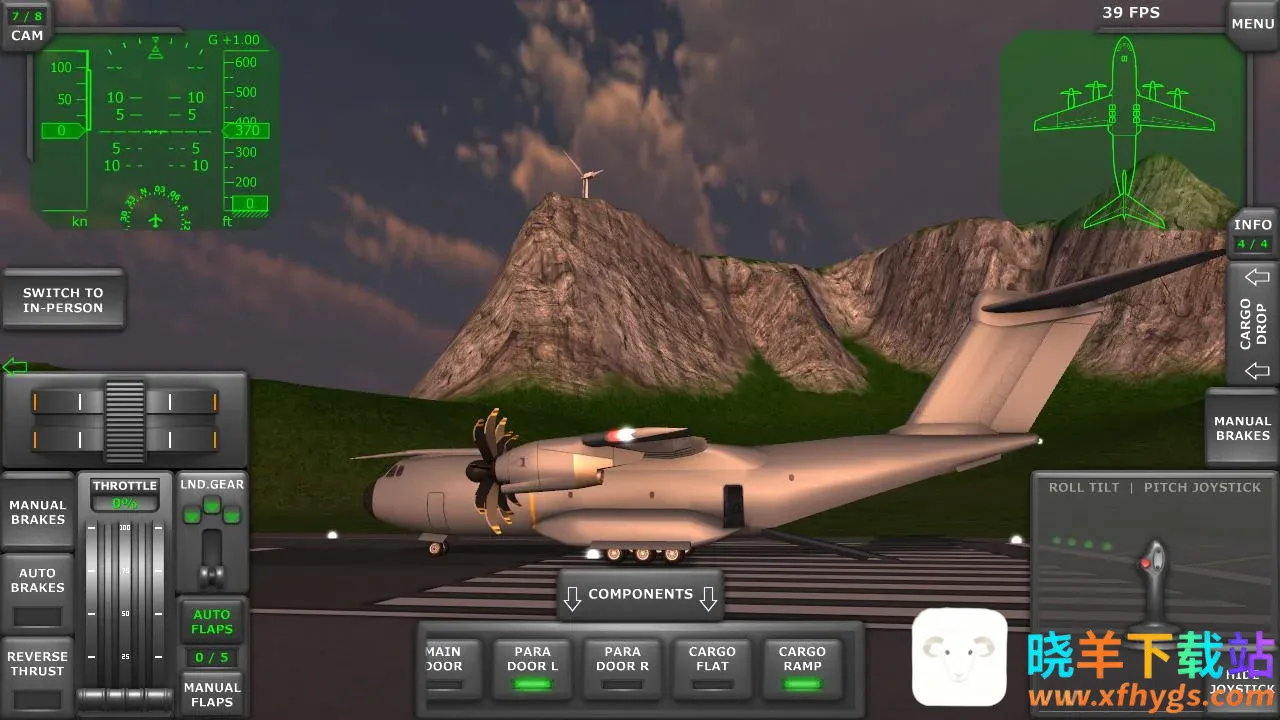
Task: Click Switch to In-Person button
Action: (63, 300)
